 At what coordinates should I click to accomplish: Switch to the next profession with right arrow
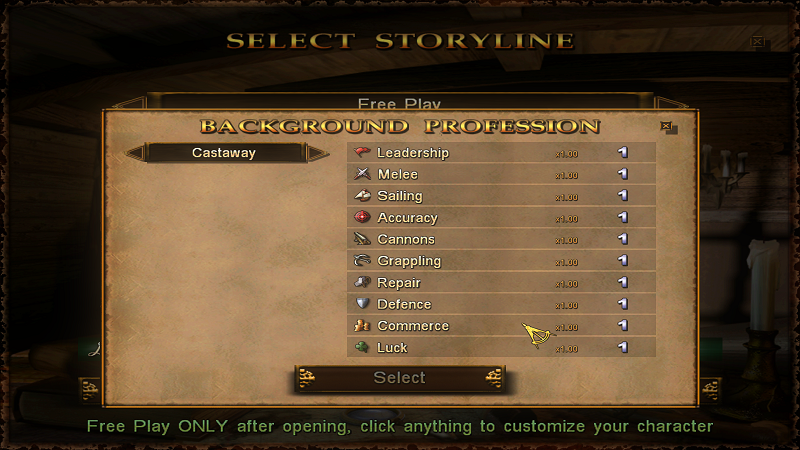tap(317, 153)
